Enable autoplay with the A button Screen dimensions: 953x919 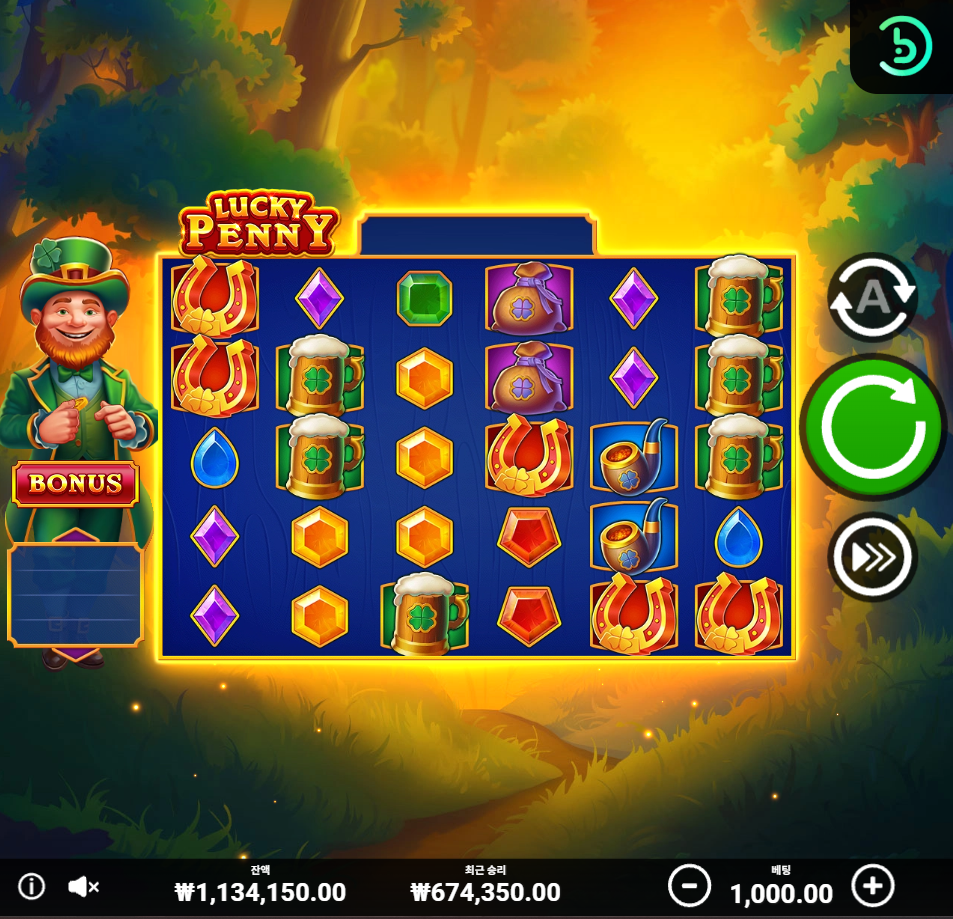[872, 296]
